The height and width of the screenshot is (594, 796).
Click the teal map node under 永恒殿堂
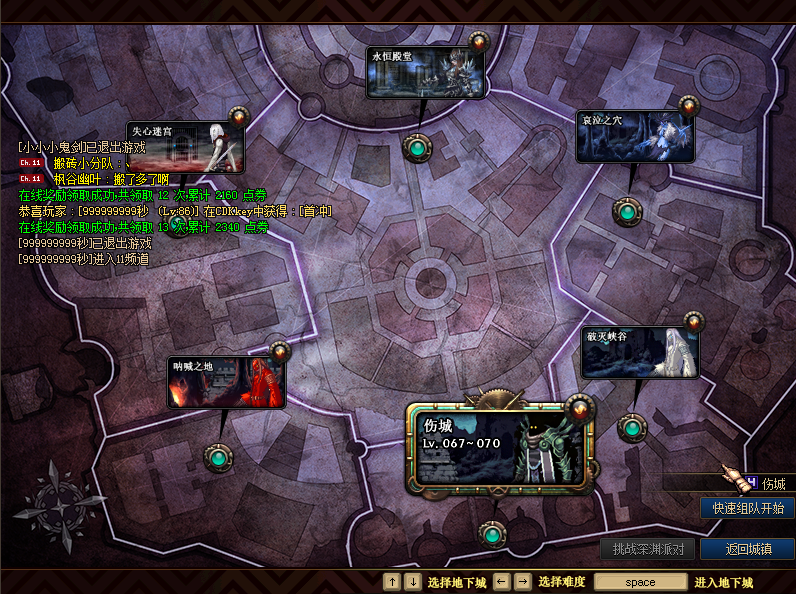pyautogui.click(x=416, y=148)
